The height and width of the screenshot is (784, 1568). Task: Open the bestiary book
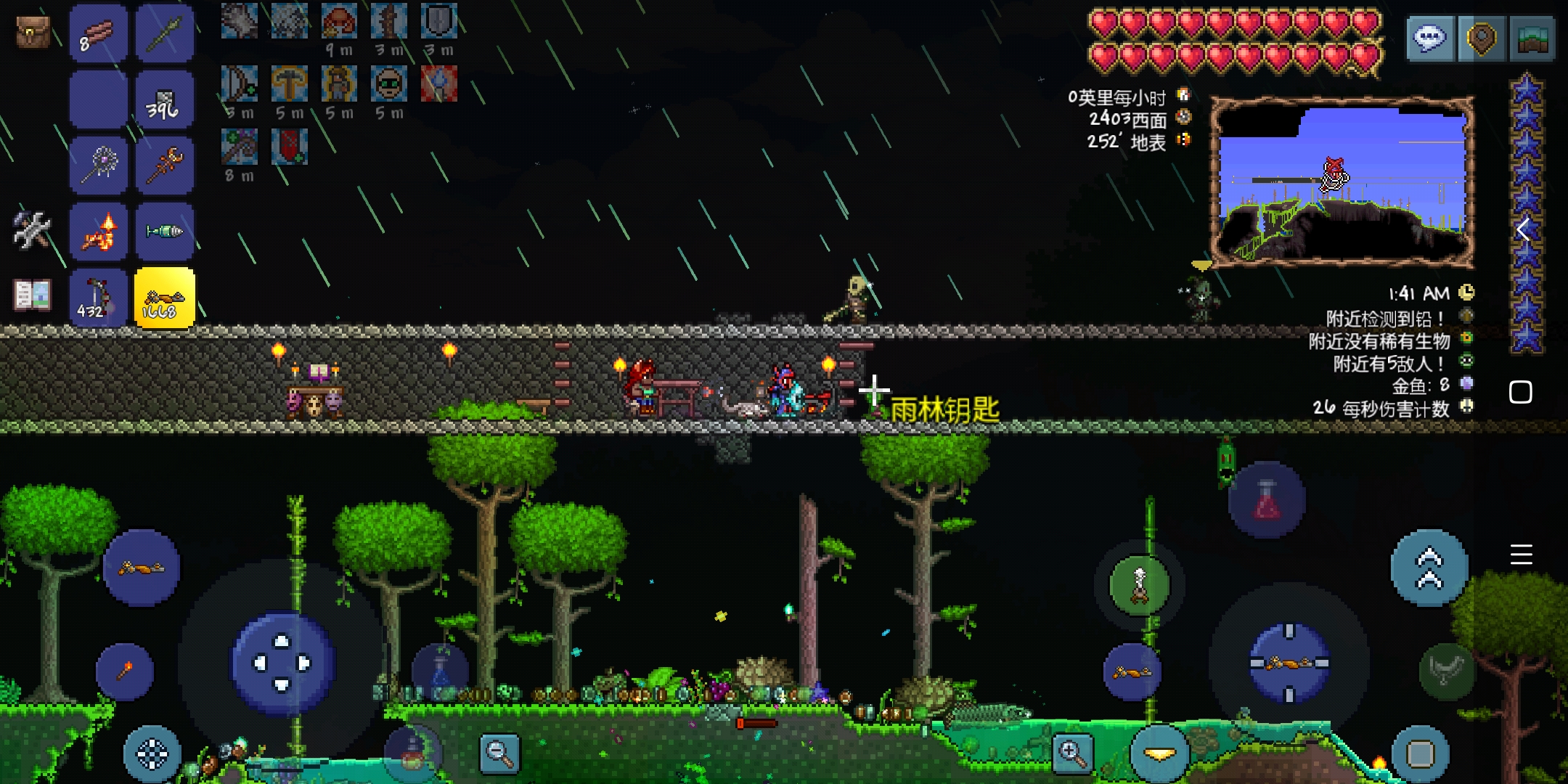(x=33, y=295)
